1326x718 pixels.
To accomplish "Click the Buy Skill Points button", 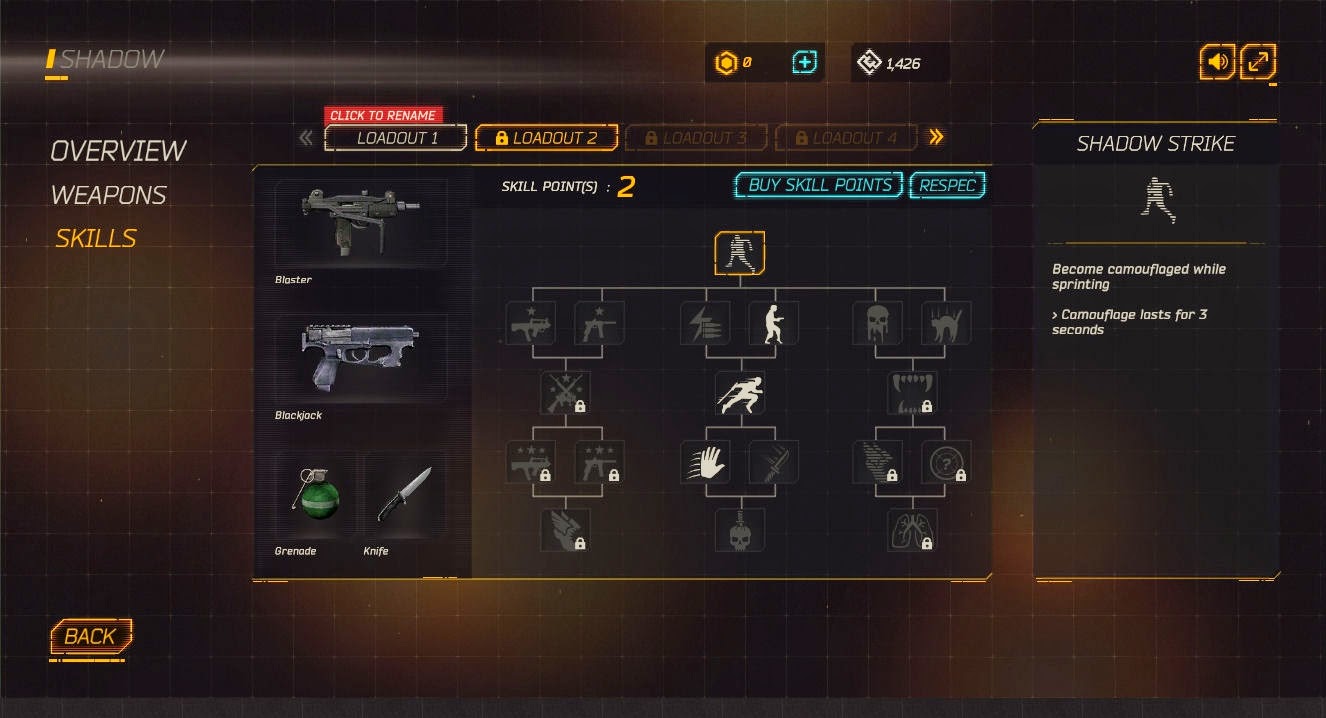I will click(819, 185).
